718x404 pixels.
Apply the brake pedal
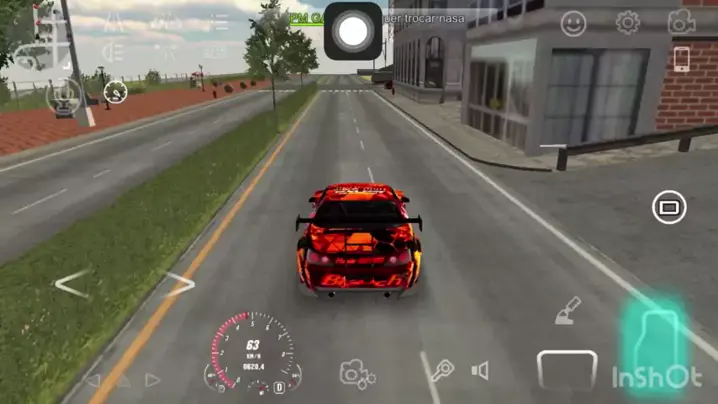567,370
